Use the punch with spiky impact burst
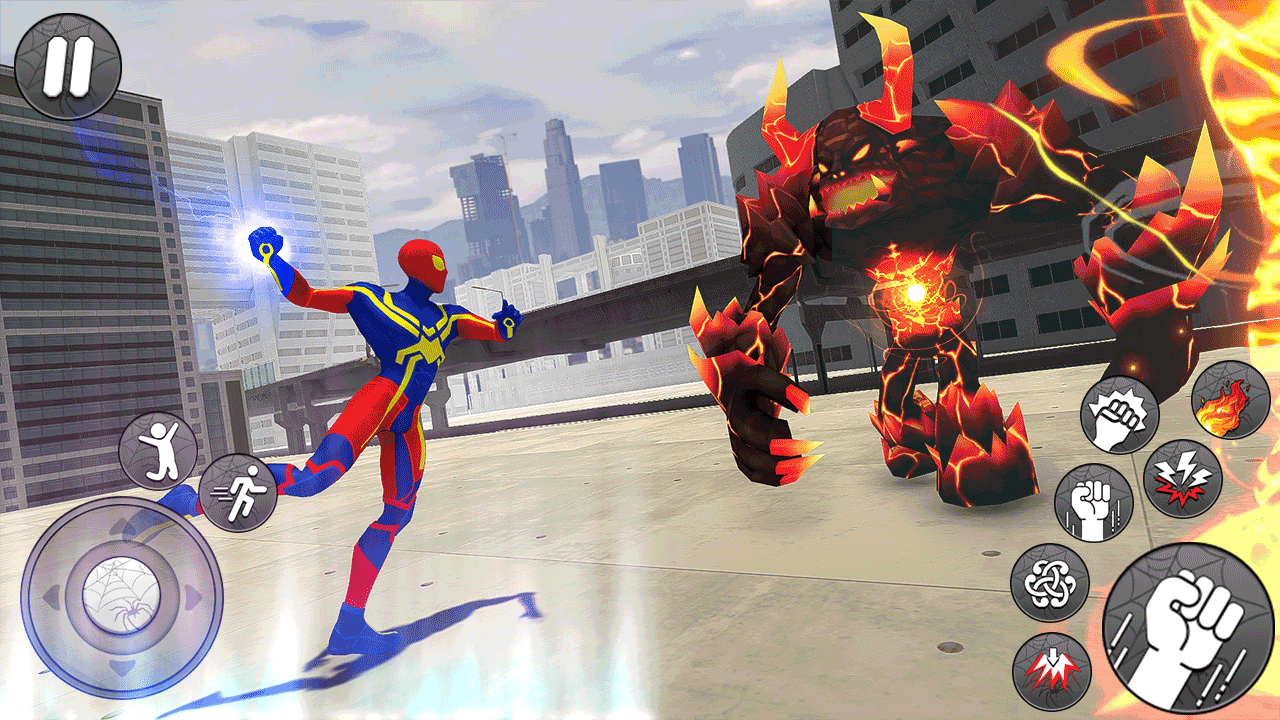Screen dimensions: 1280x720 1119,414
